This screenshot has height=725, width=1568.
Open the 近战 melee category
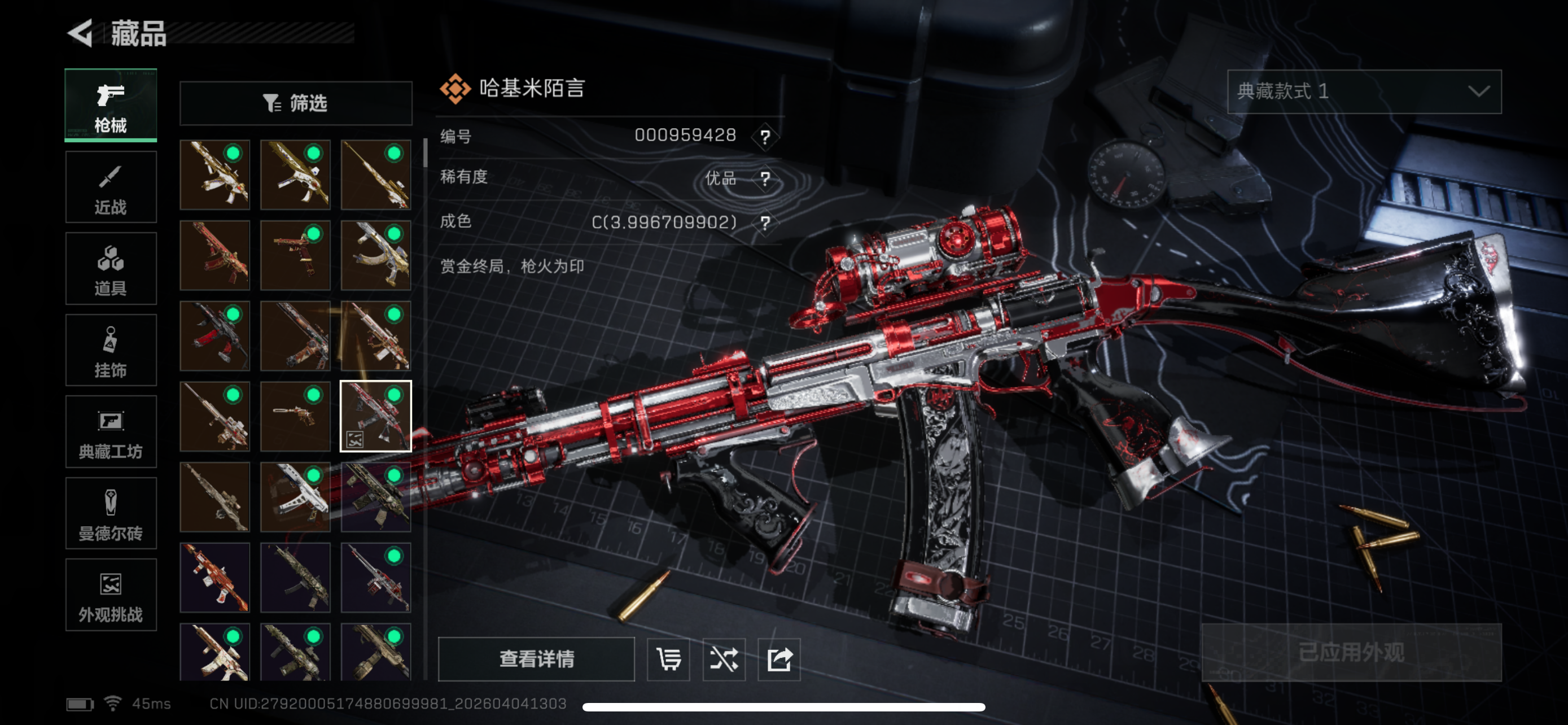(x=111, y=187)
